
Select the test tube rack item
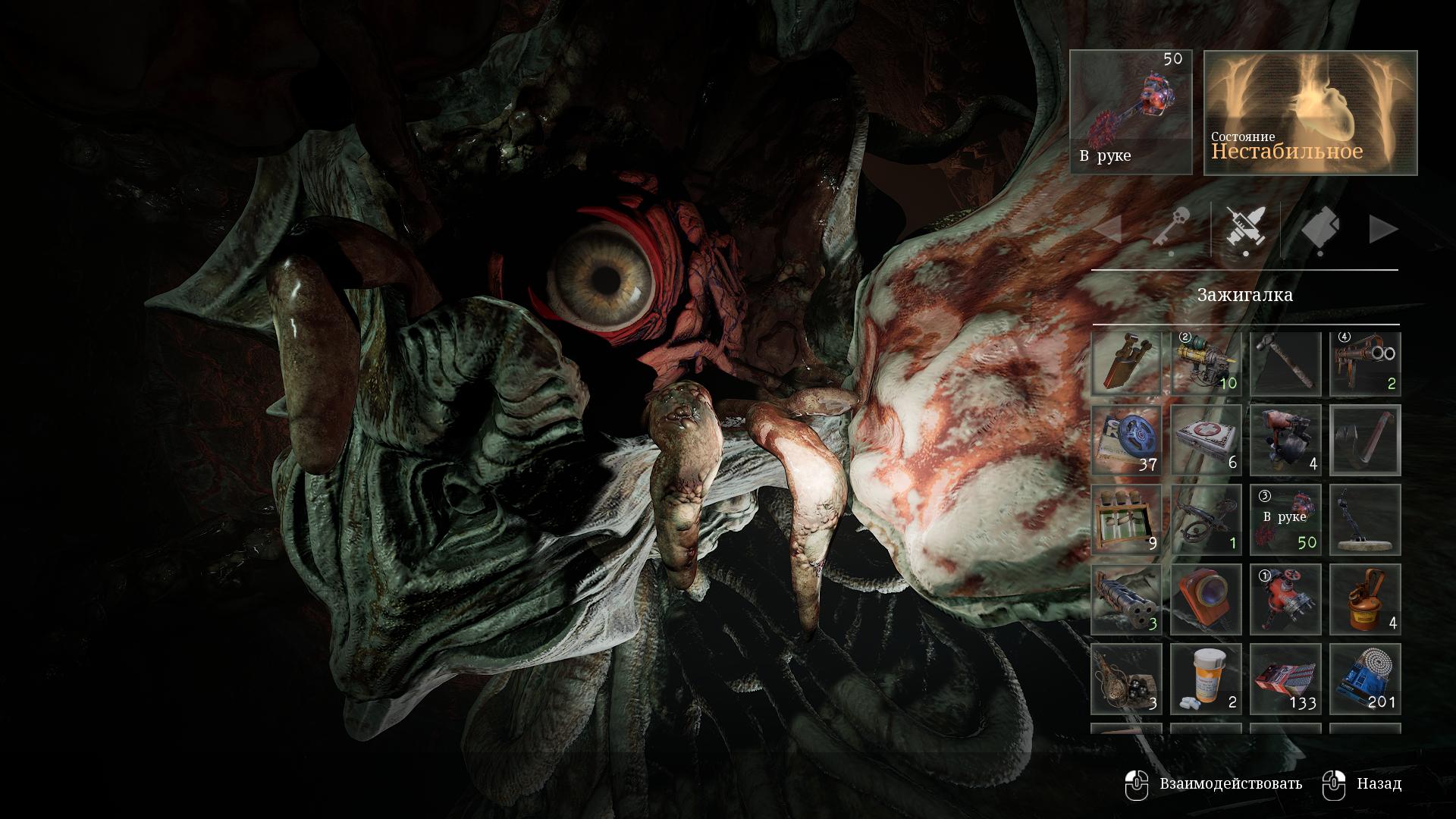pos(1126,520)
